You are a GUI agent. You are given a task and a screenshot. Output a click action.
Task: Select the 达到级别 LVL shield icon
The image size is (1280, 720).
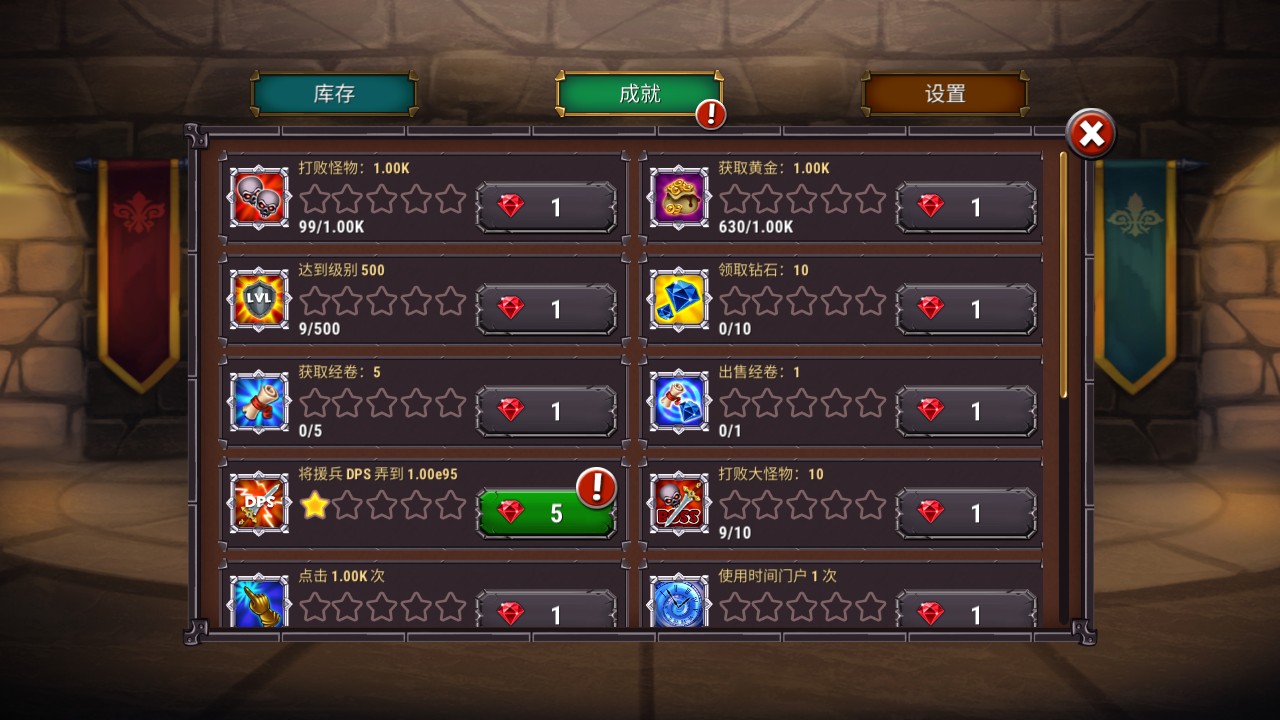click(x=257, y=301)
